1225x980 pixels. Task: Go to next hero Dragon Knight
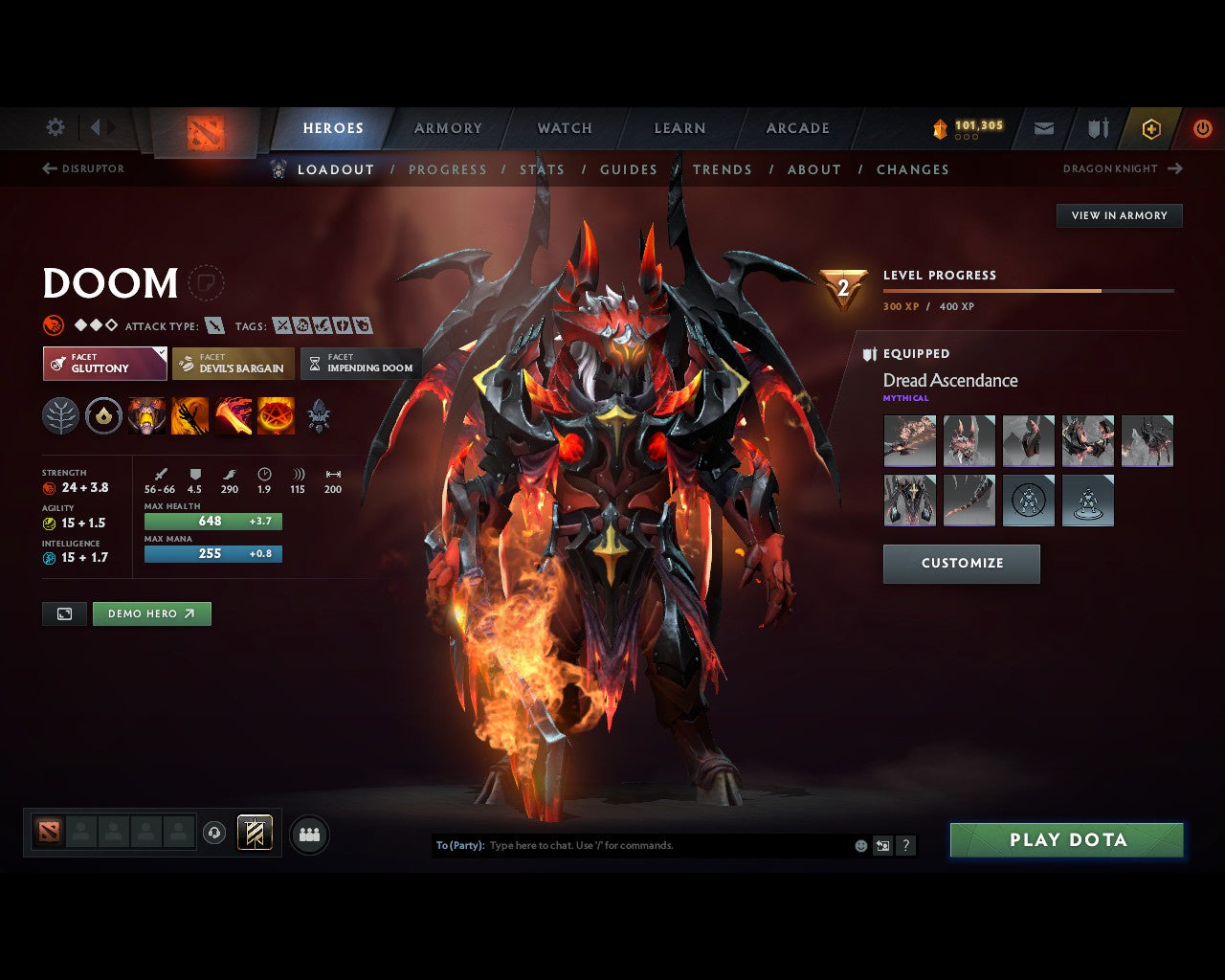click(x=1122, y=168)
